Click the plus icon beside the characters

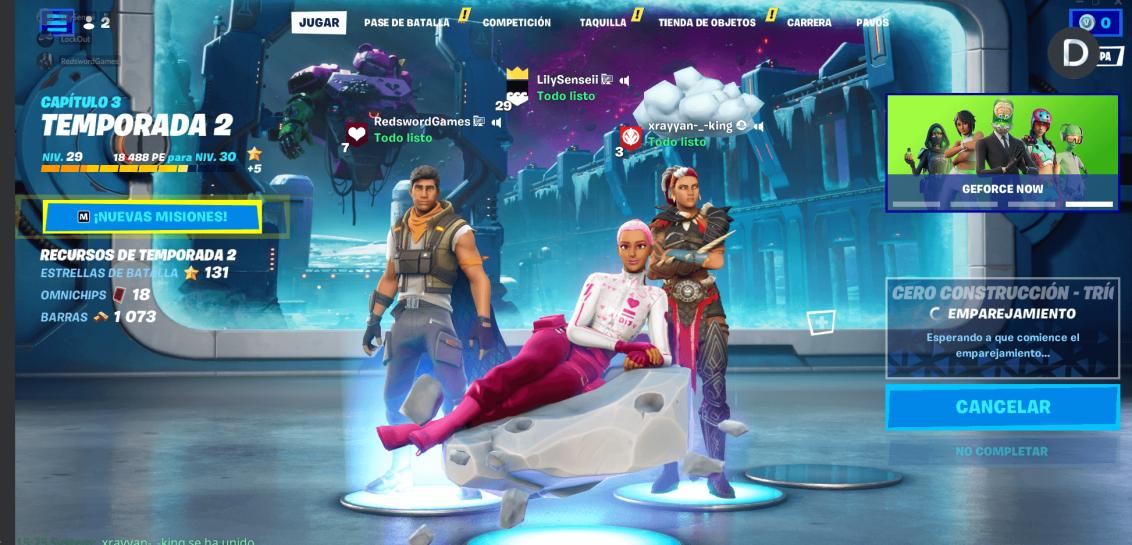[x=821, y=322]
